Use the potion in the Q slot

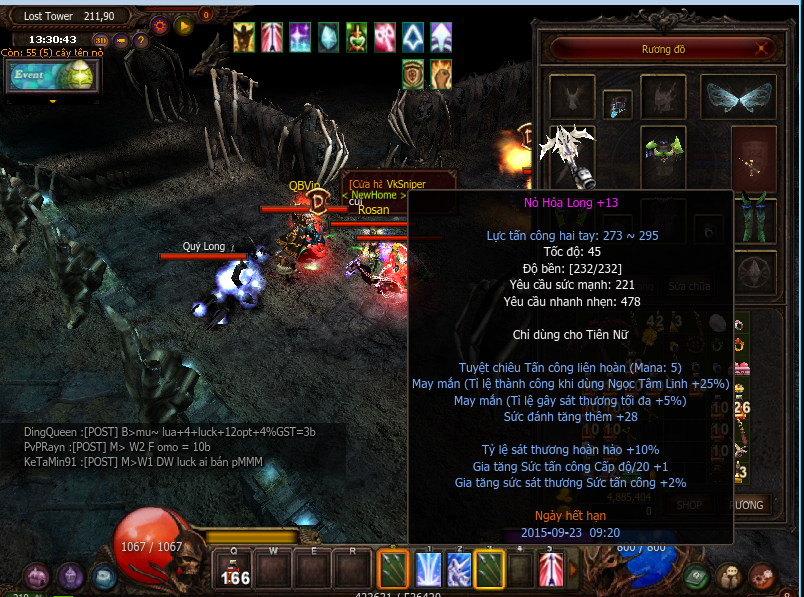pos(235,570)
